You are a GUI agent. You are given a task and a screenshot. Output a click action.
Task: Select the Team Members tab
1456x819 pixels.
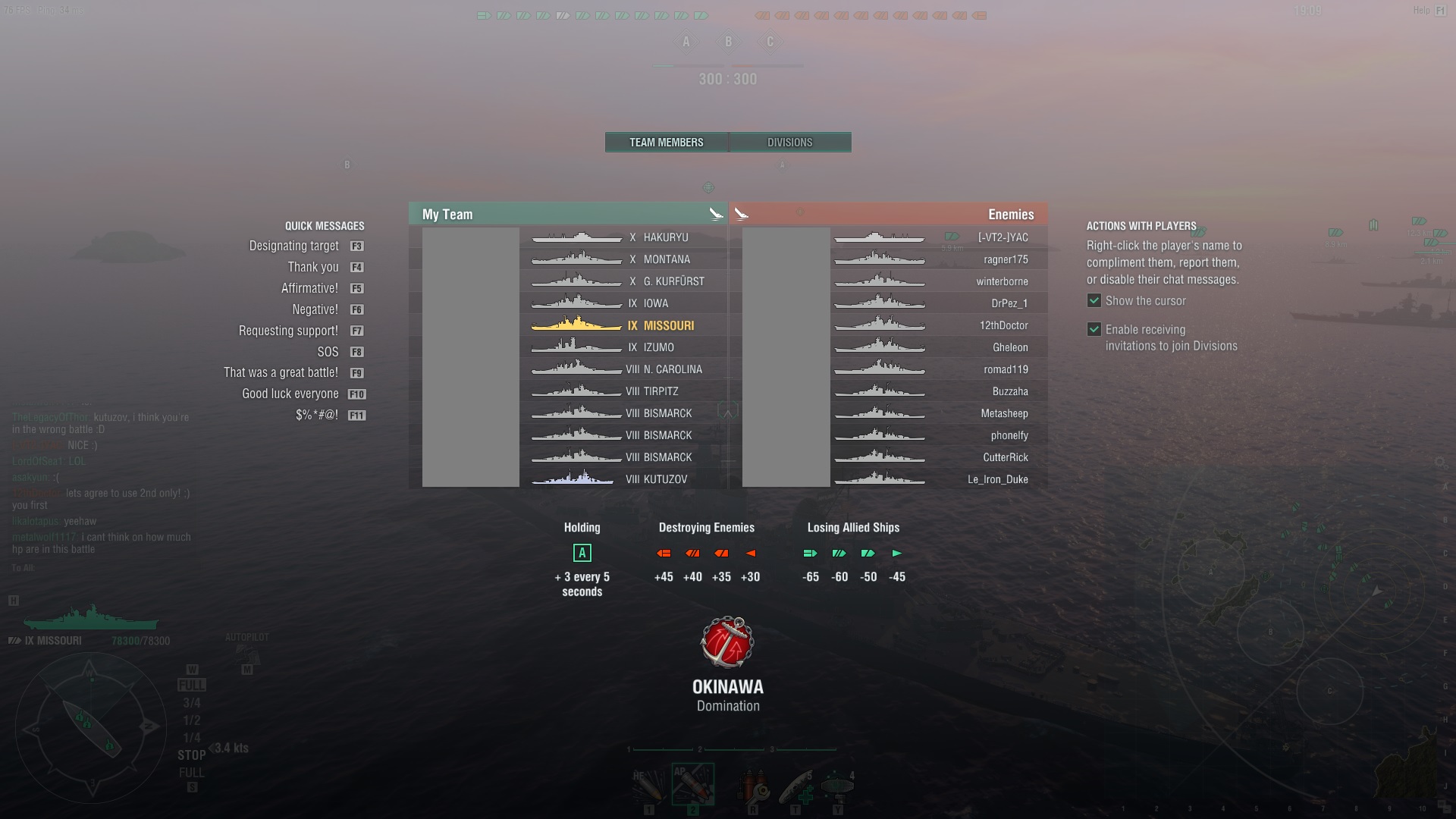[x=666, y=143]
